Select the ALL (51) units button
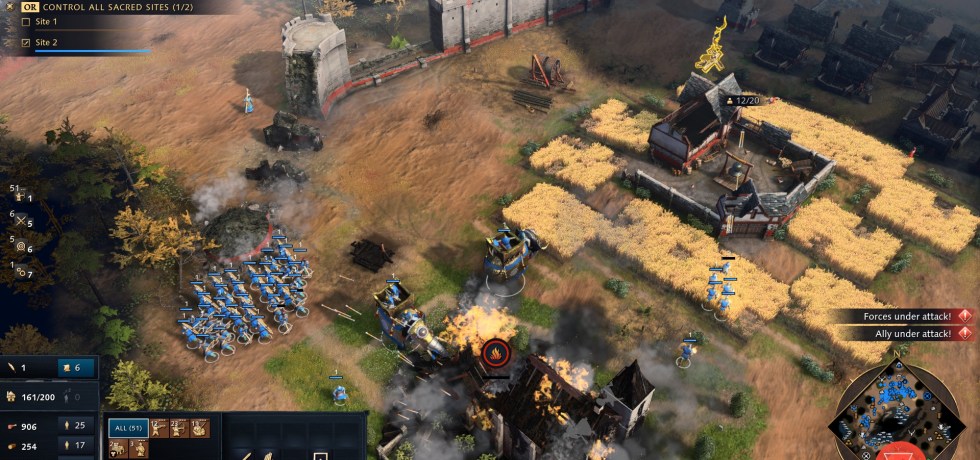Screen dimensions: 980x460 [x=128, y=428]
